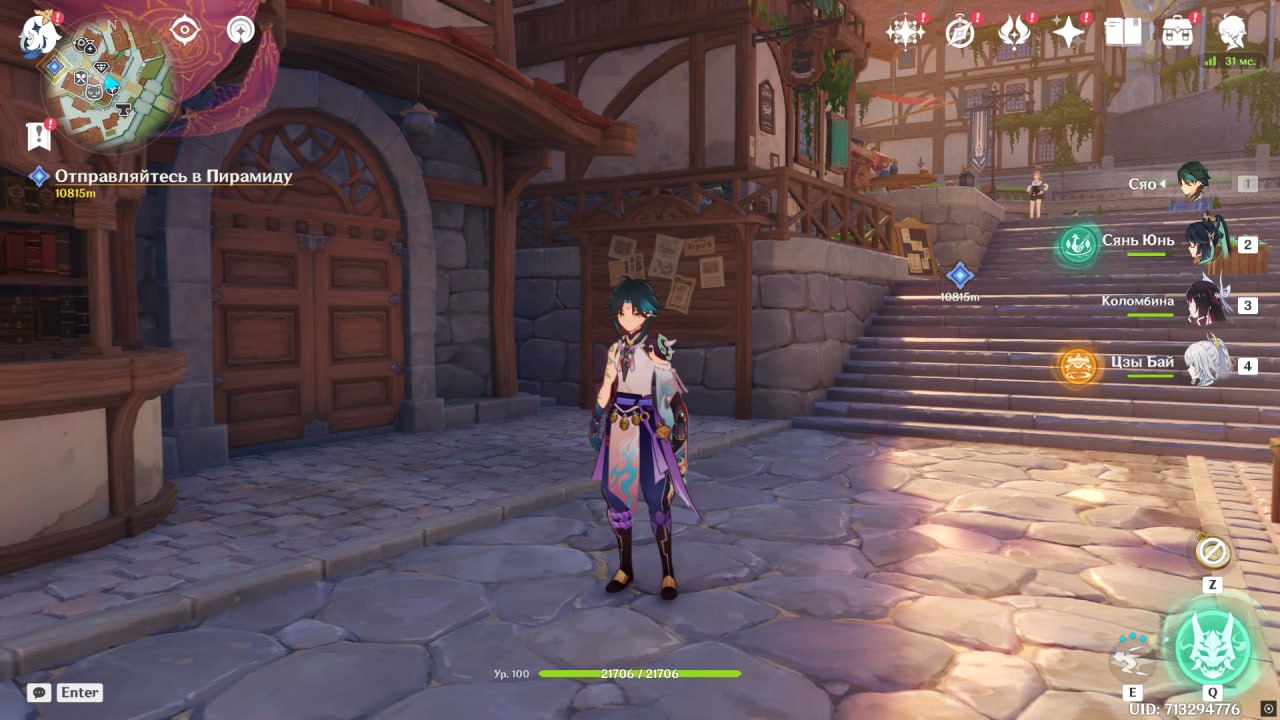The width and height of the screenshot is (1280, 720).
Task: Open the adventurer handbook book icon
Action: click(1123, 32)
